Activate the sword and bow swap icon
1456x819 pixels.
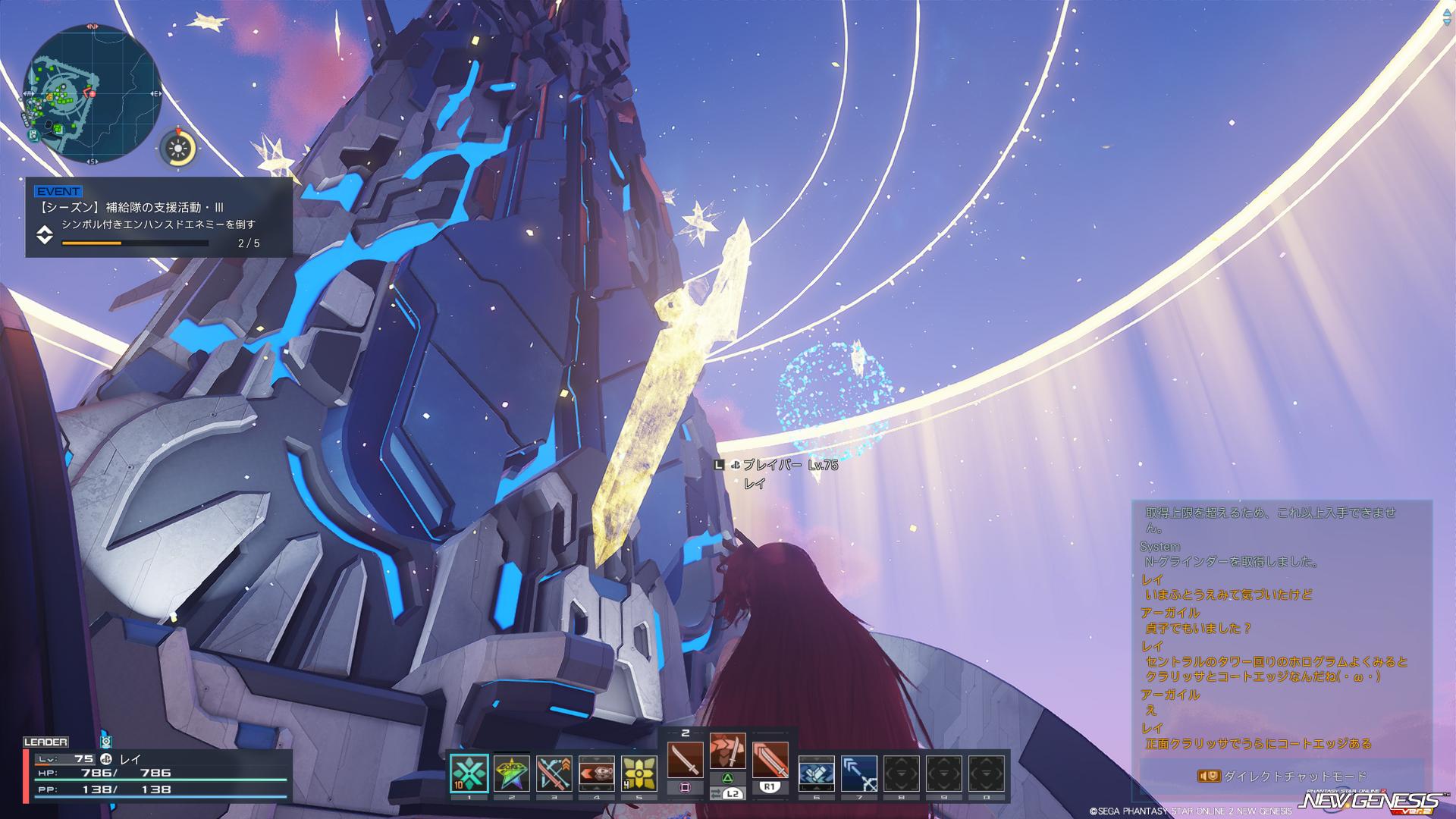(x=554, y=773)
